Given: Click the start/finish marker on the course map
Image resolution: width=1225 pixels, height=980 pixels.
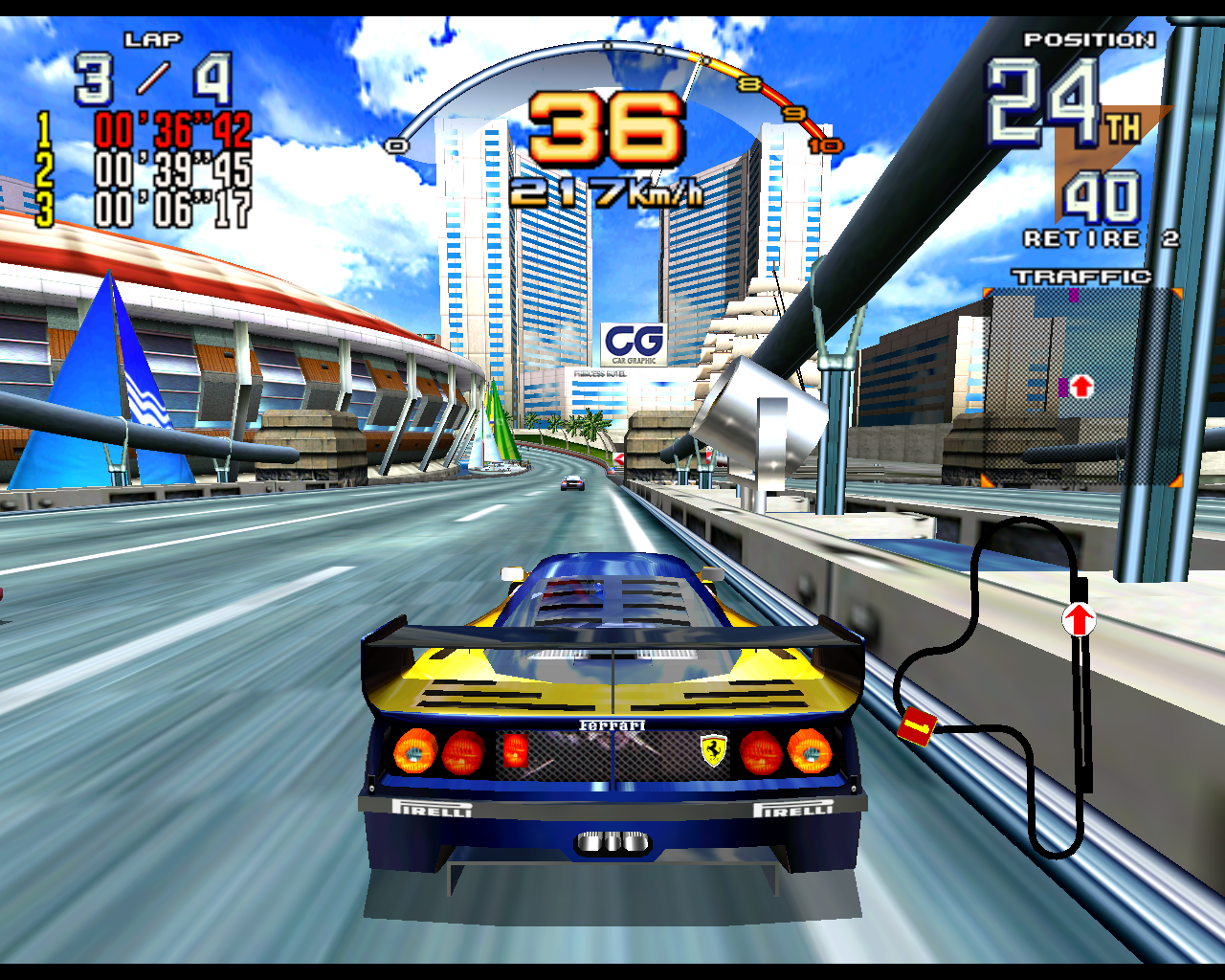Looking at the screenshot, I should click(917, 728).
